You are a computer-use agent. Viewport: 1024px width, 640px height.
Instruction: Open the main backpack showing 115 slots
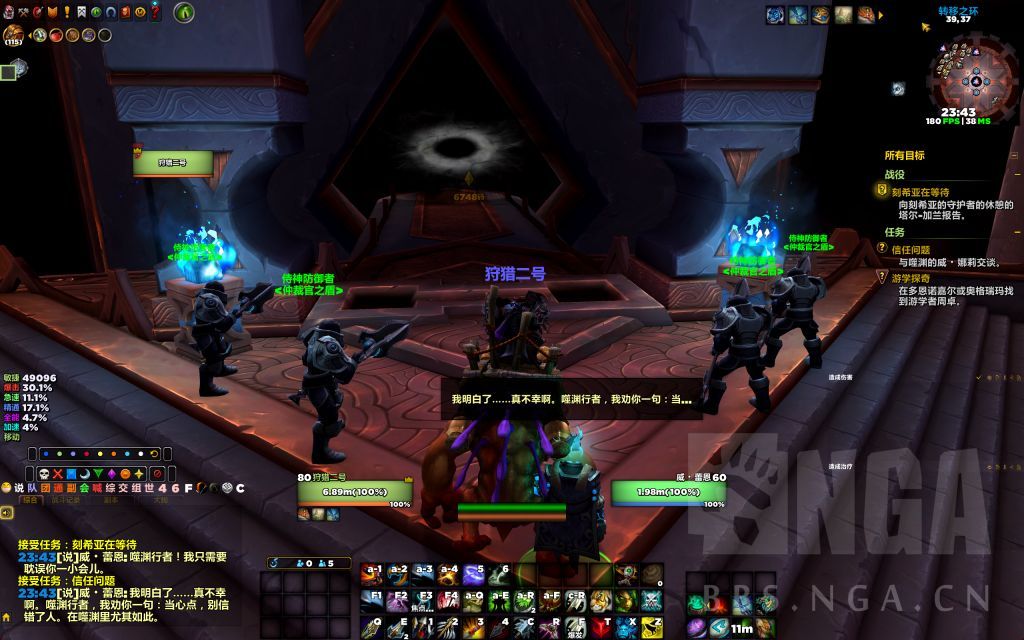(14, 36)
